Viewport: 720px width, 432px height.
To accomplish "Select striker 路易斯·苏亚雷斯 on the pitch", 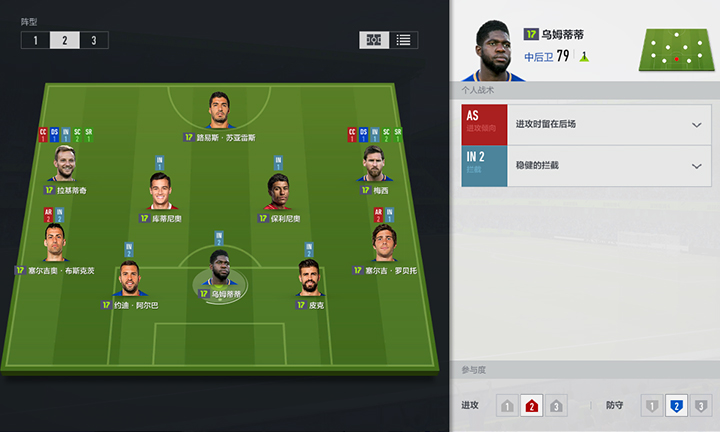I will pos(220,111).
